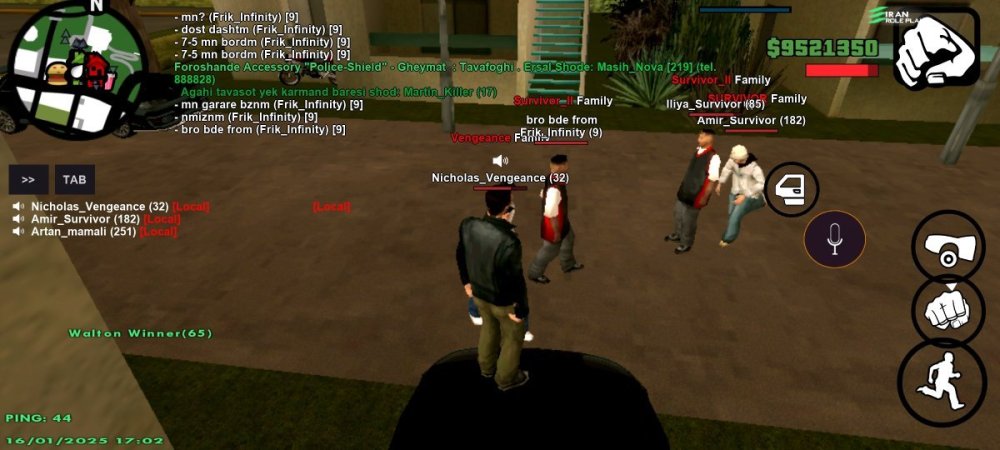Tap the car door enter-vehicle button
This screenshot has width=1000, height=450.
tap(792, 189)
